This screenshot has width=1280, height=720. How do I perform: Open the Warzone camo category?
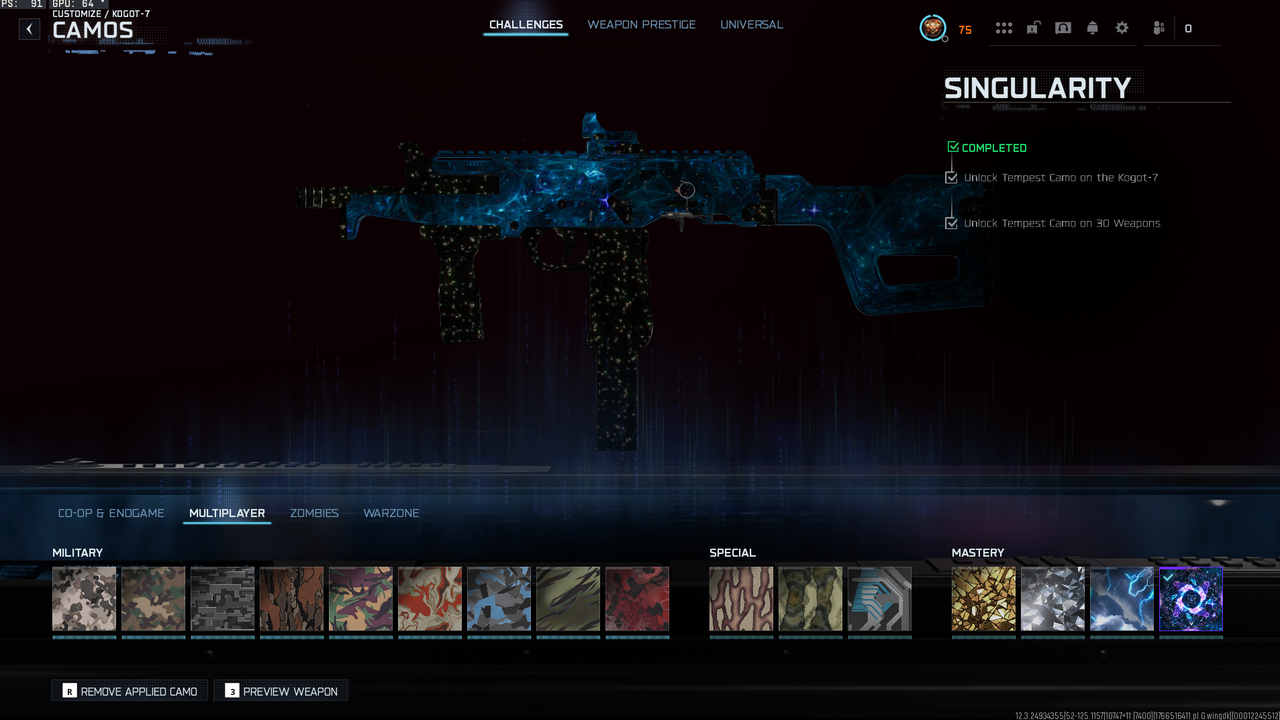[391, 513]
